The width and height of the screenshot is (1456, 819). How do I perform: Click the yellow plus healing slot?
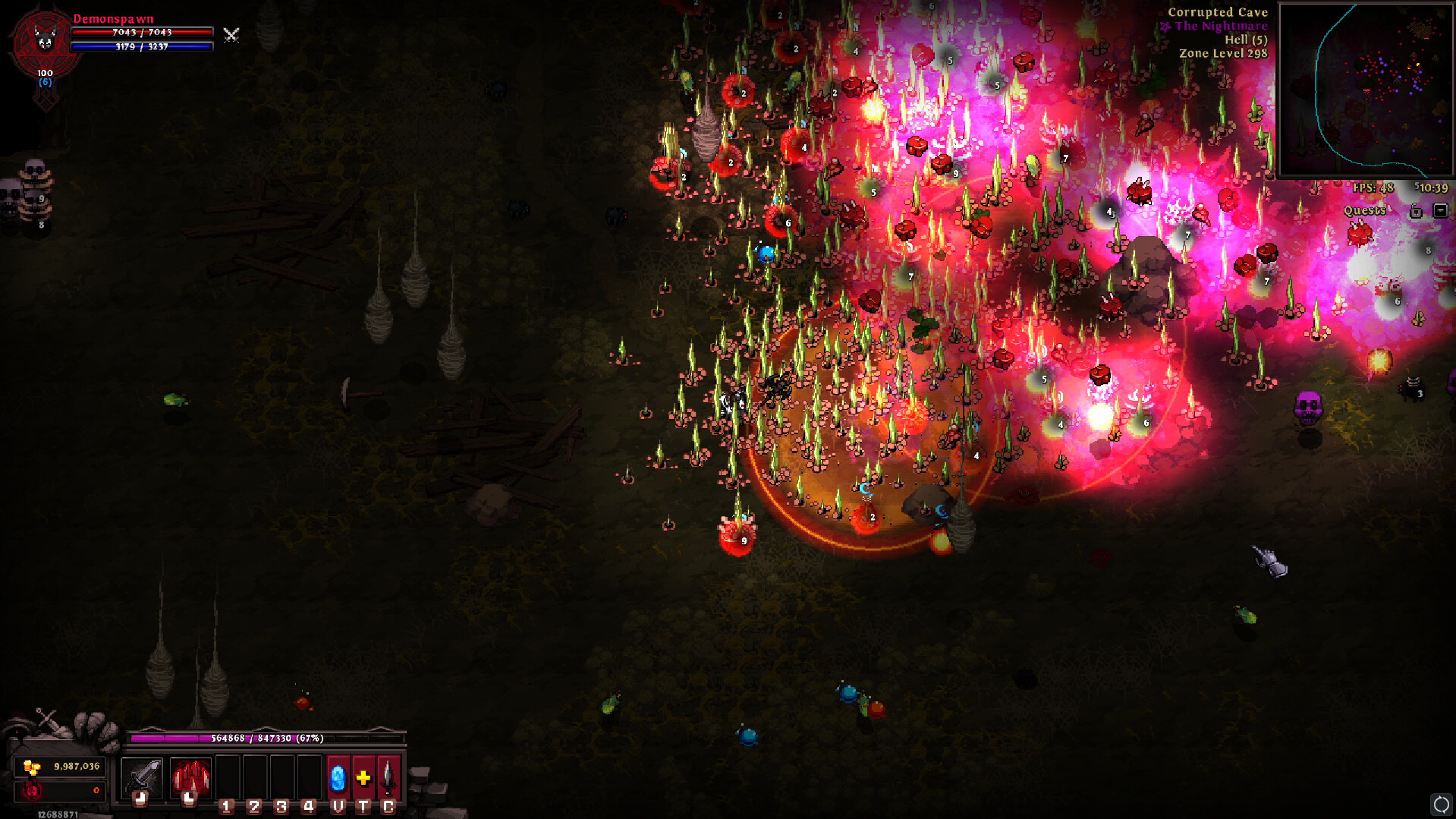coord(363,778)
